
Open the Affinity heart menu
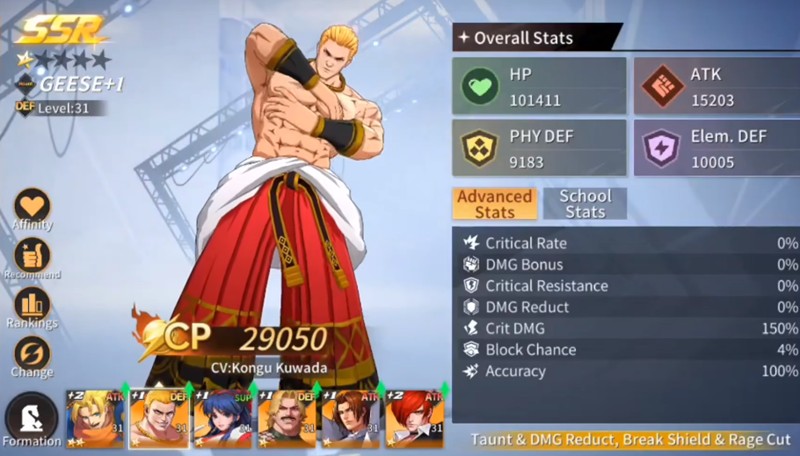(x=32, y=209)
